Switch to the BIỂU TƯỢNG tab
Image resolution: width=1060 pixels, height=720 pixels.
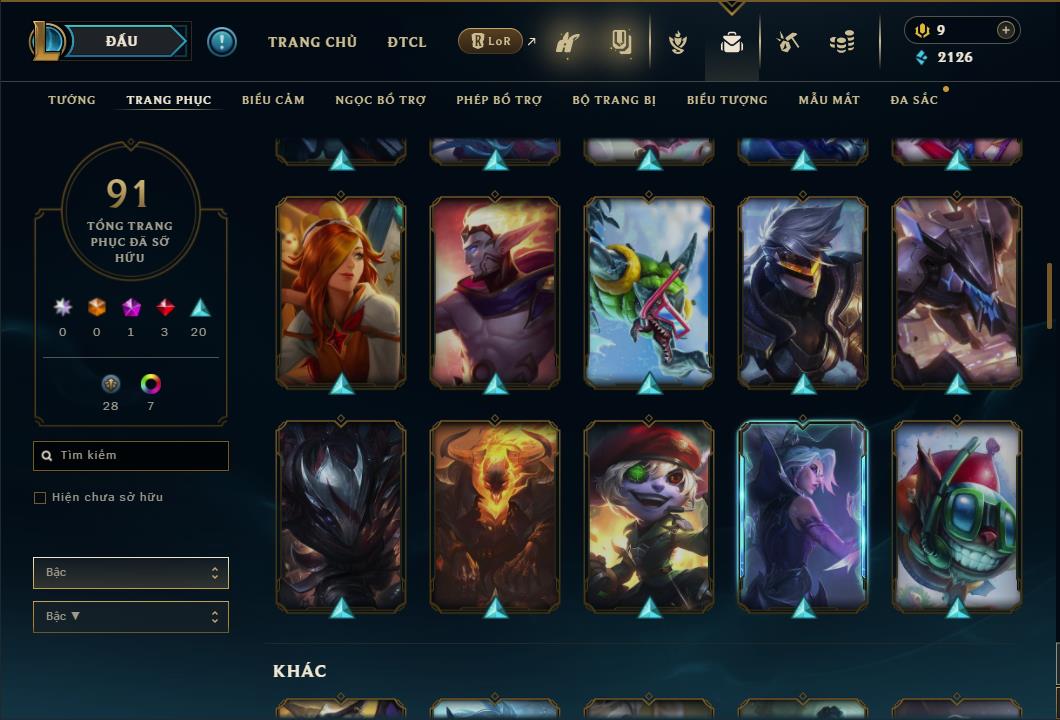(727, 100)
